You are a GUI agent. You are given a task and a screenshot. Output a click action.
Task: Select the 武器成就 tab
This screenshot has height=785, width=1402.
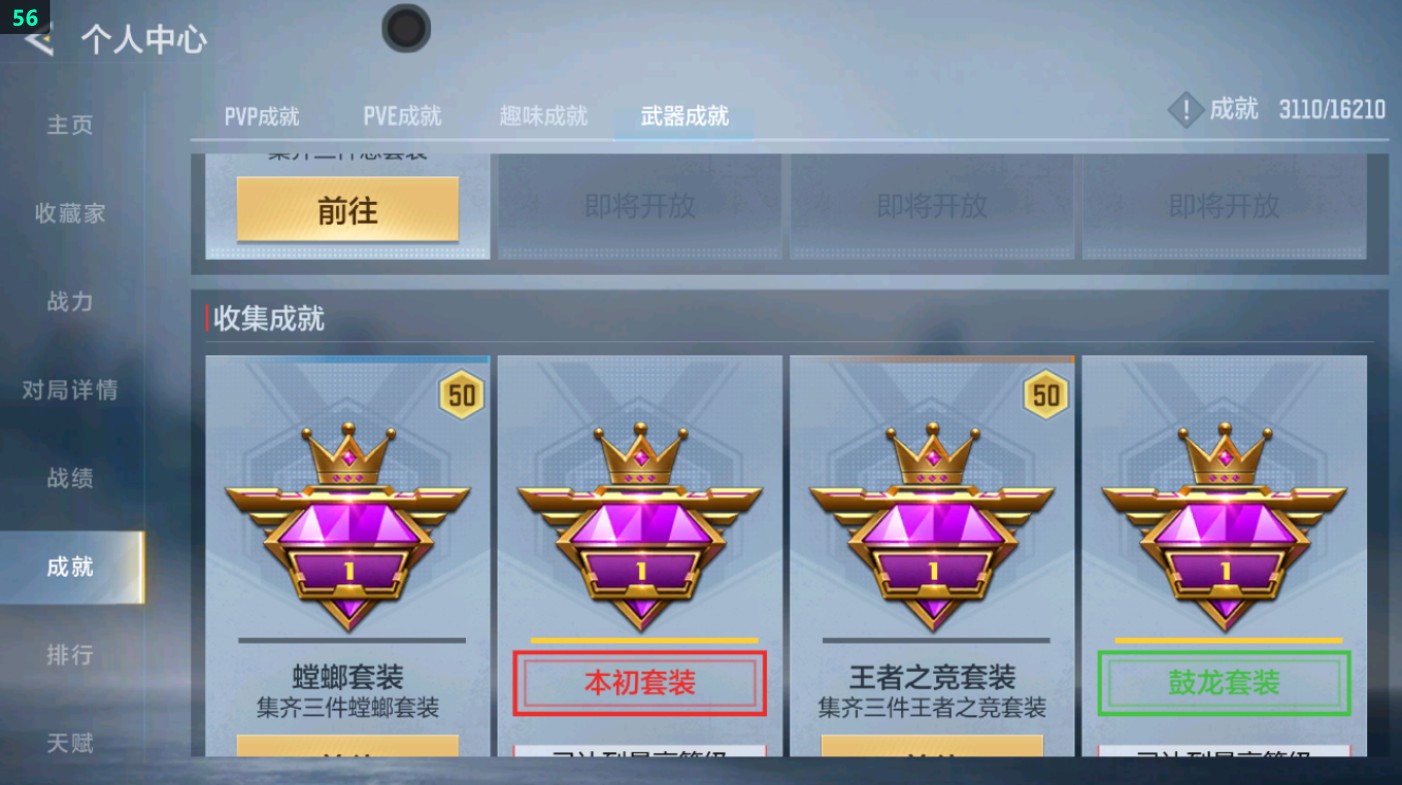click(x=681, y=116)
